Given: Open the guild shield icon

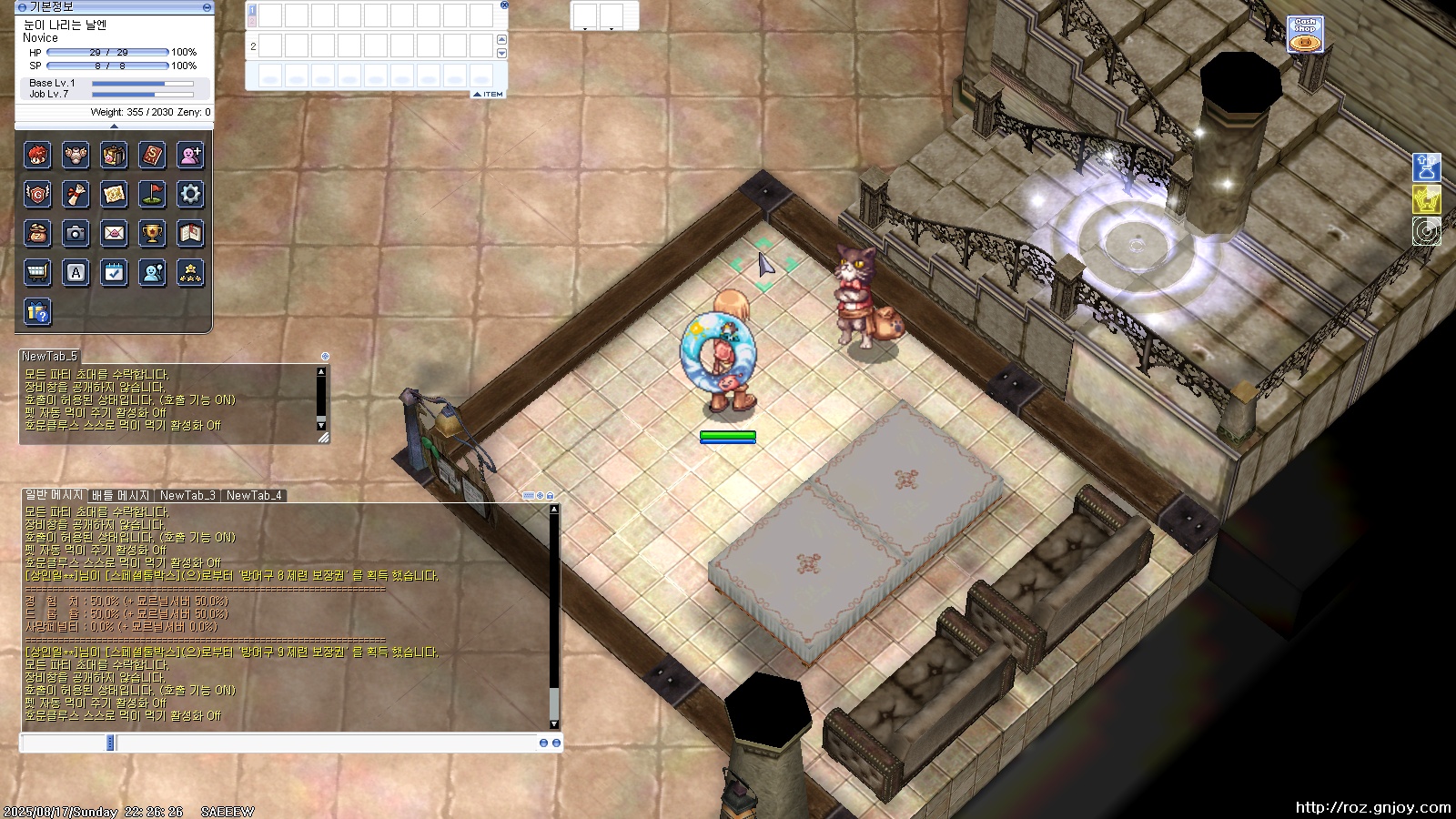Looking at the screenshot, I should coord(37,194).
